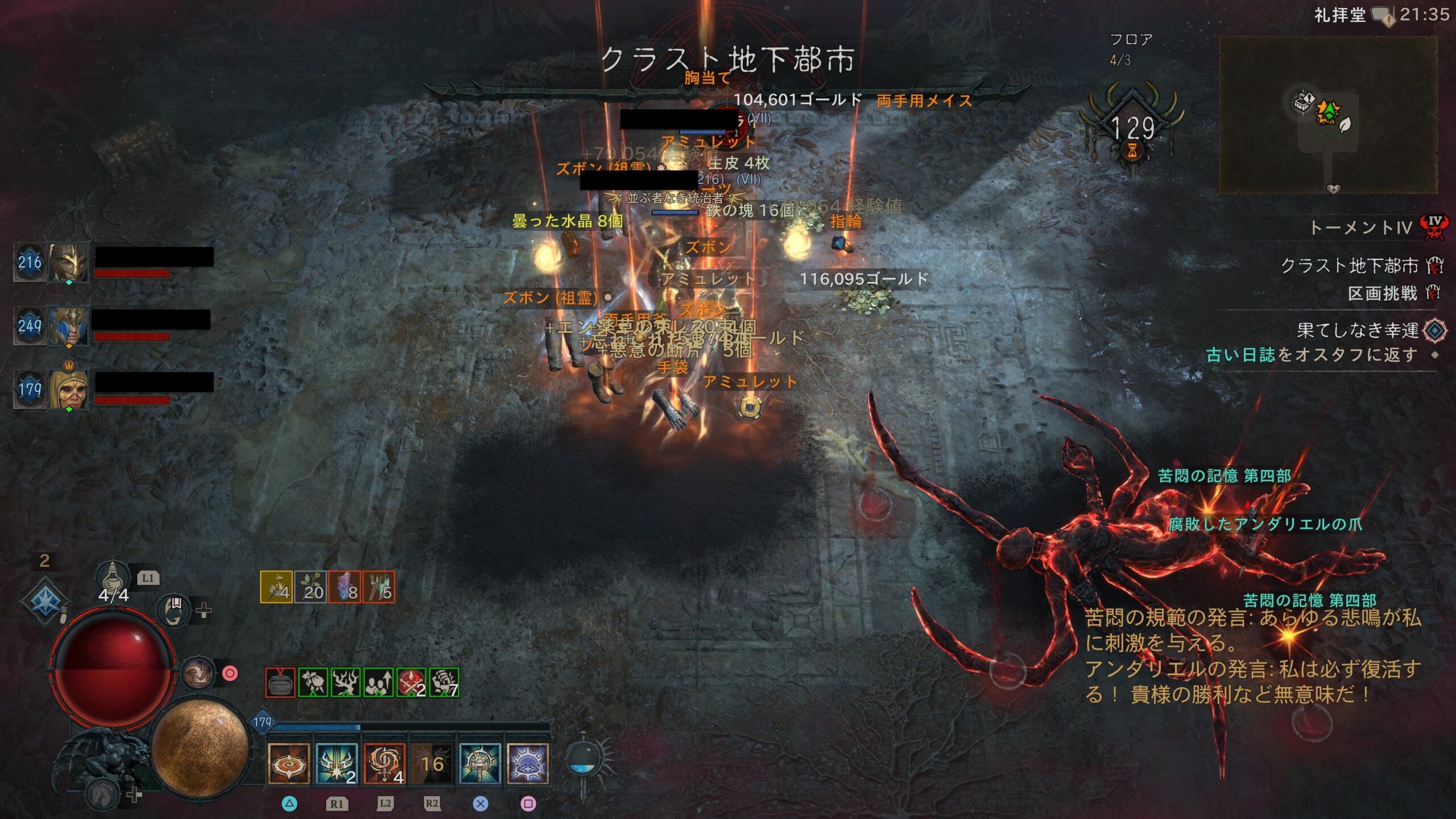Open the minimap
Image resolution: width=1456 pixels, height=819 pixels.
pyautogui.click(x=1327, y=115)
